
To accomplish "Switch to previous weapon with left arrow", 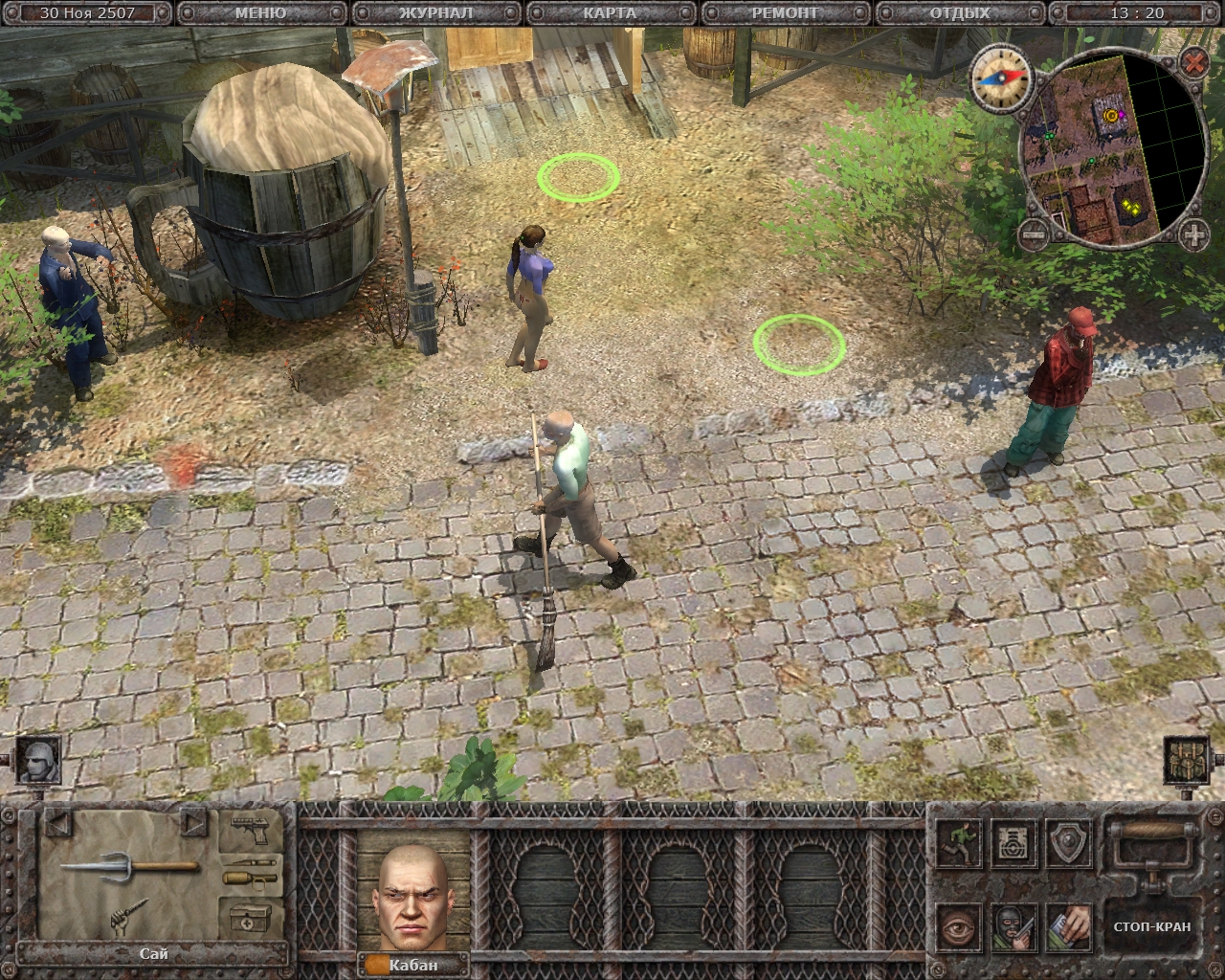I will [x=58, y=822].
